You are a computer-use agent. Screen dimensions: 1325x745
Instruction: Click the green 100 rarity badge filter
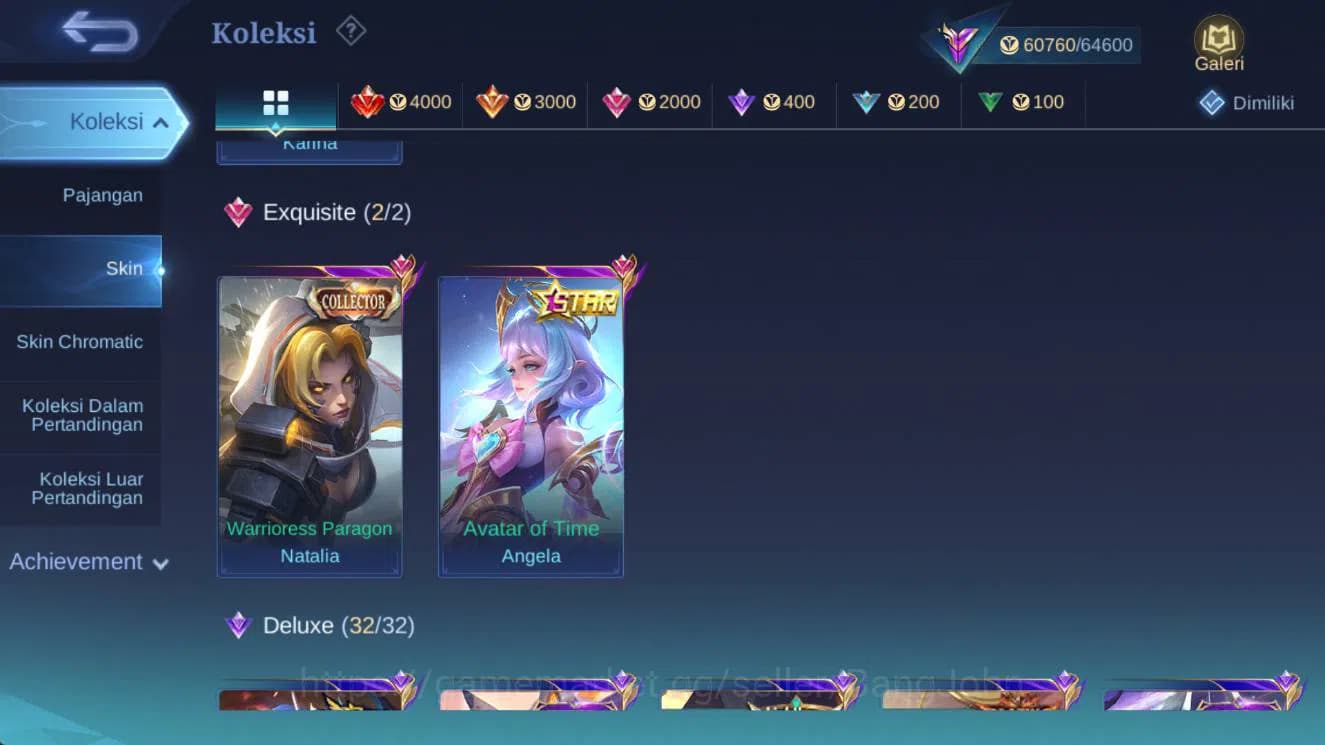1022,101
